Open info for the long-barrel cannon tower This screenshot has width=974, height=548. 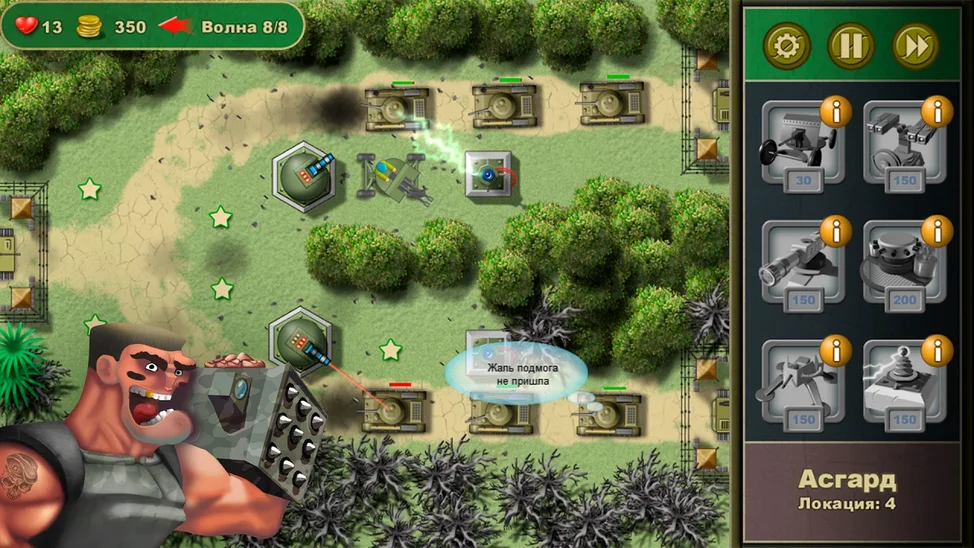[x=835, y=231]
